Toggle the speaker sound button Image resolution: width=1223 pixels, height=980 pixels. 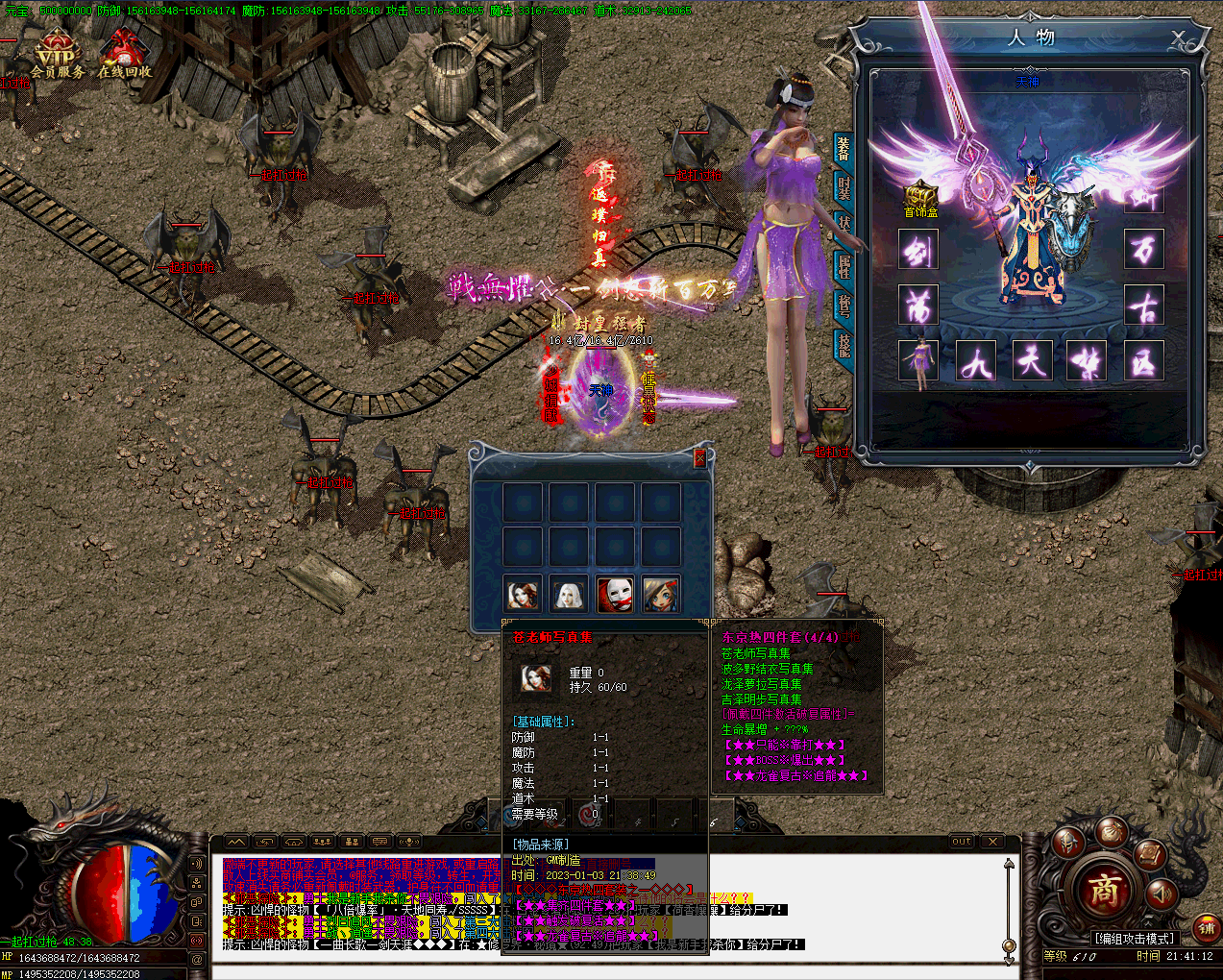(x=1162, y=894)
